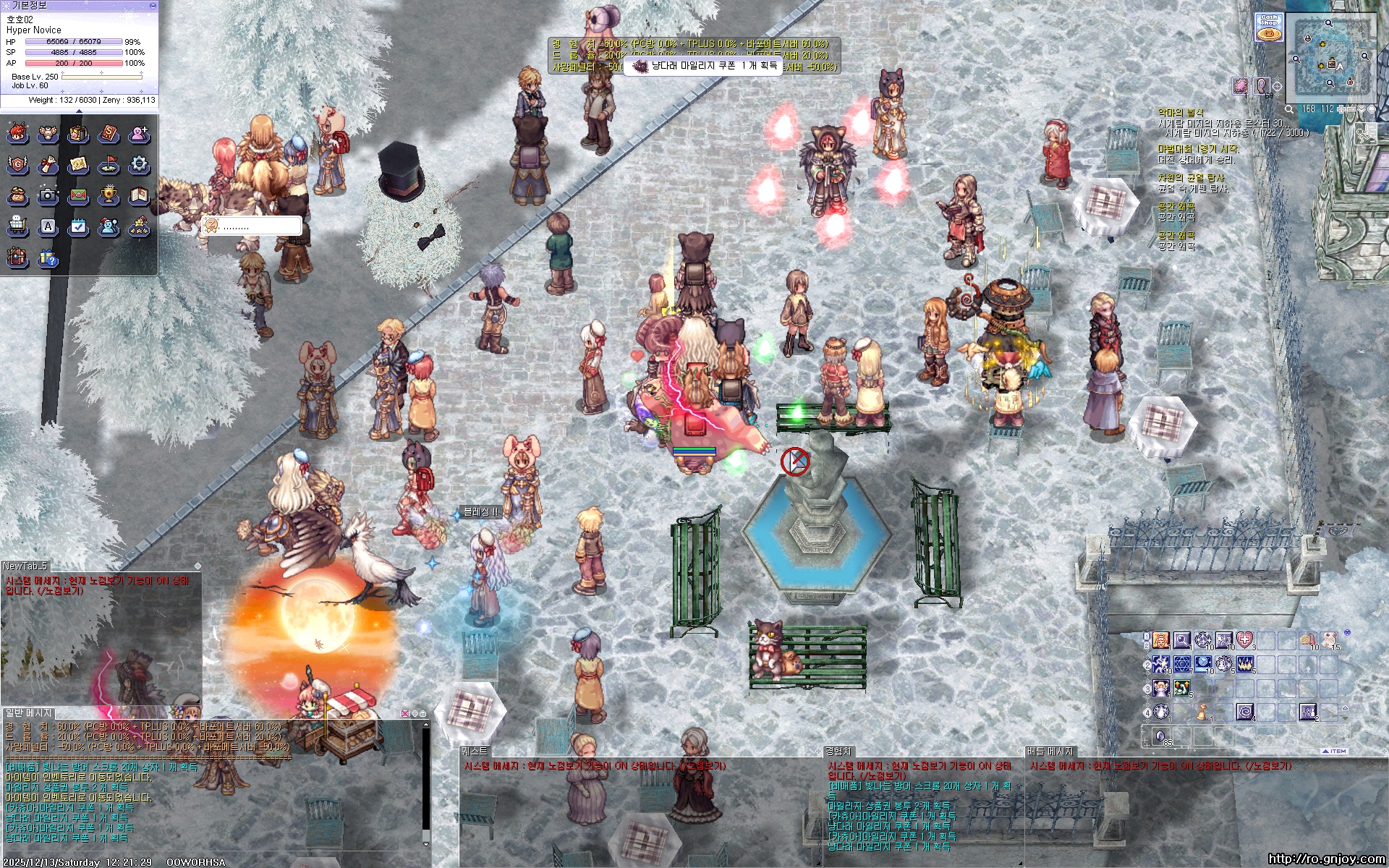Activate the flame wall skill hotbar slot

[x=1244, y=664]
